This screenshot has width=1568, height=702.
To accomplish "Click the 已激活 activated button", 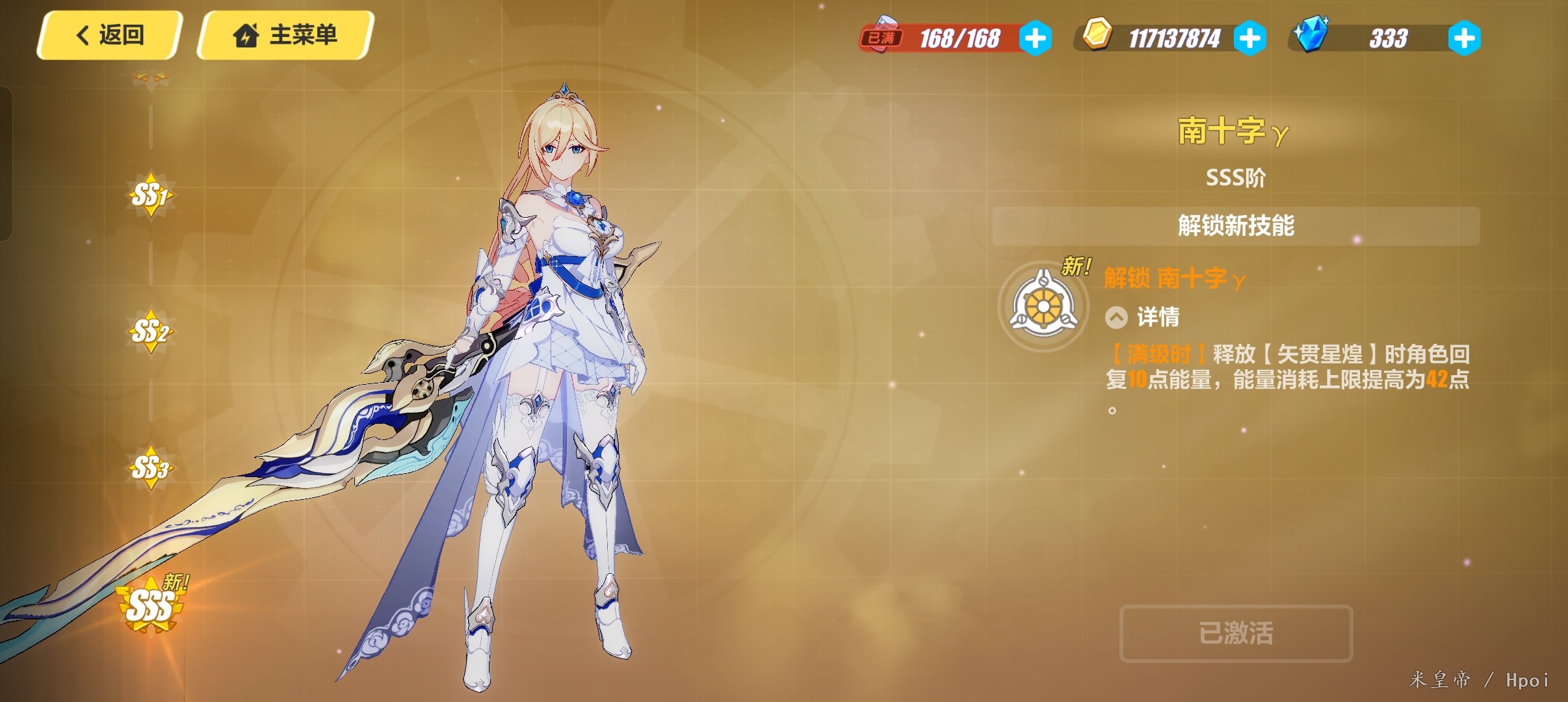I will (1236, 633).
